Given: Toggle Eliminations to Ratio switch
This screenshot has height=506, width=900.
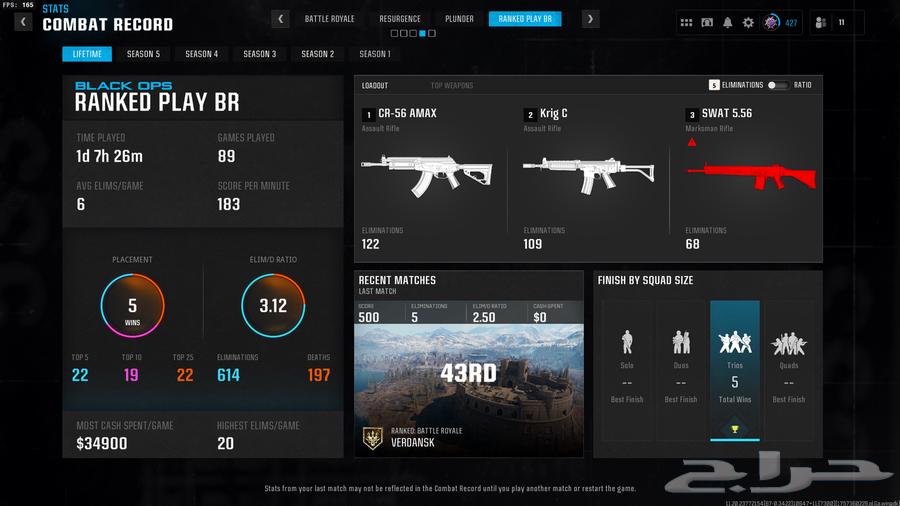Looking at the screenshot, I should (778, 86).
